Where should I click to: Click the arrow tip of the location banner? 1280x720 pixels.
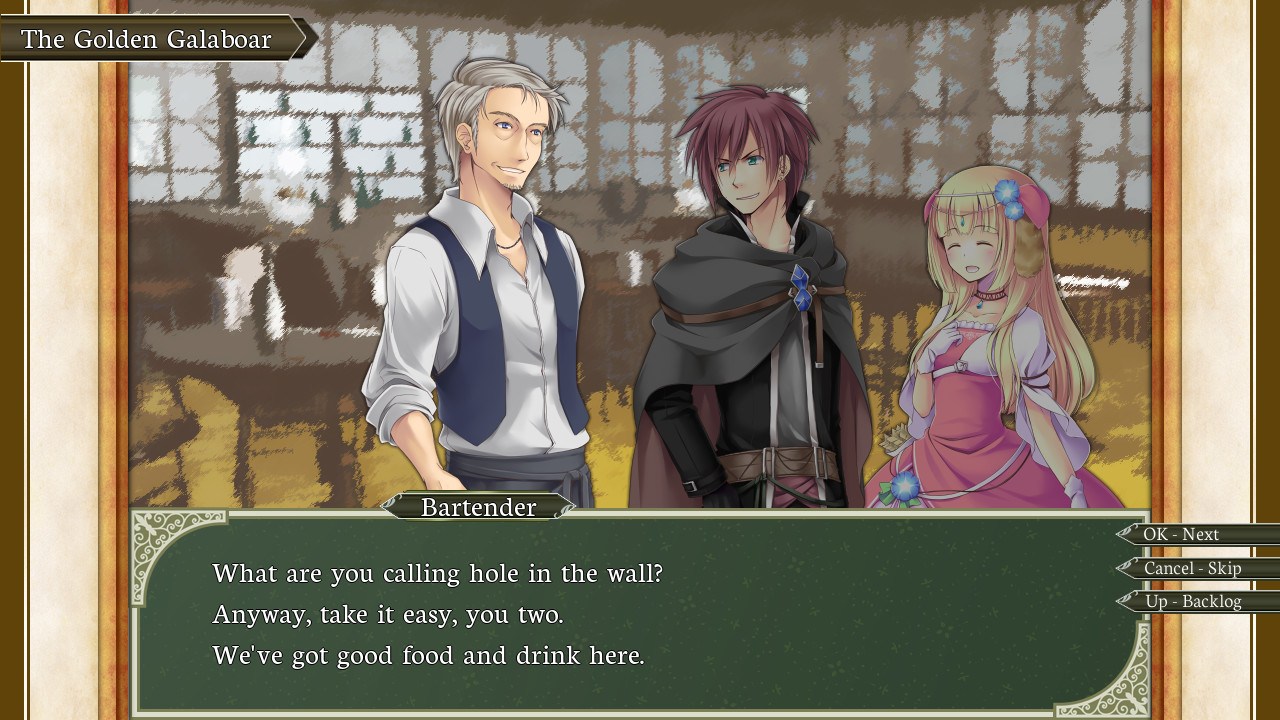click(x=303, y=39)
